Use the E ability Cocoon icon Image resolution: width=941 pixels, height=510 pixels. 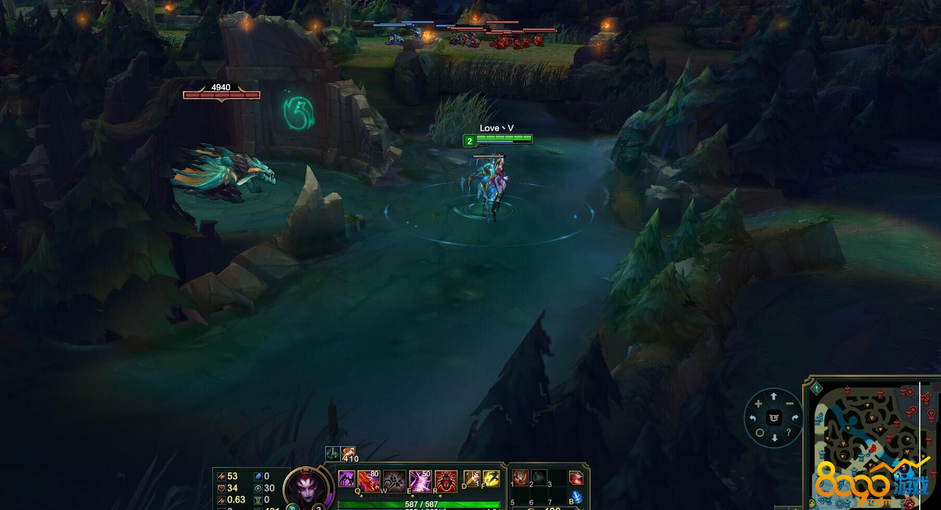[x=420, y=481]
